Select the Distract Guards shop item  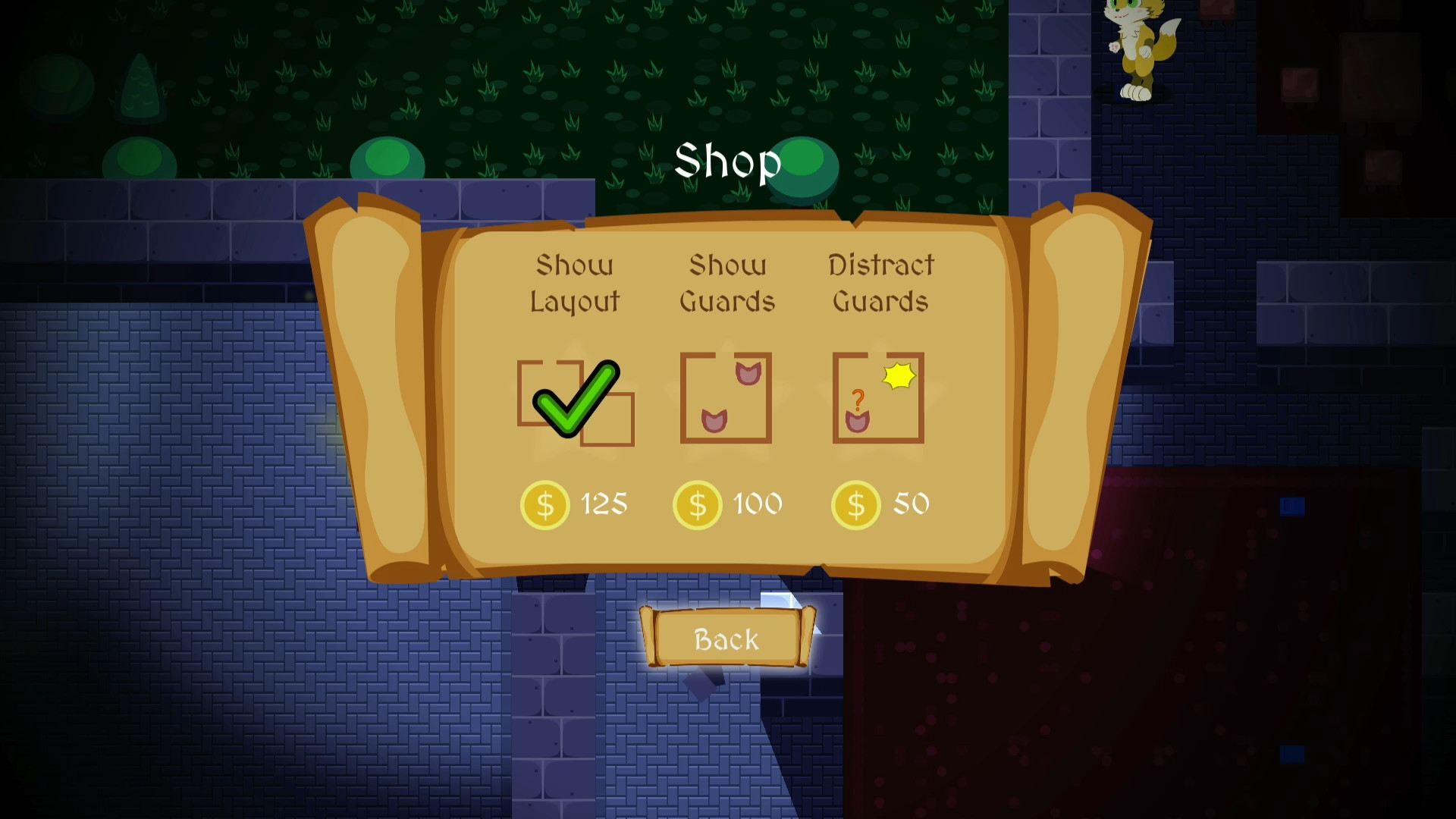click(879, 398)
